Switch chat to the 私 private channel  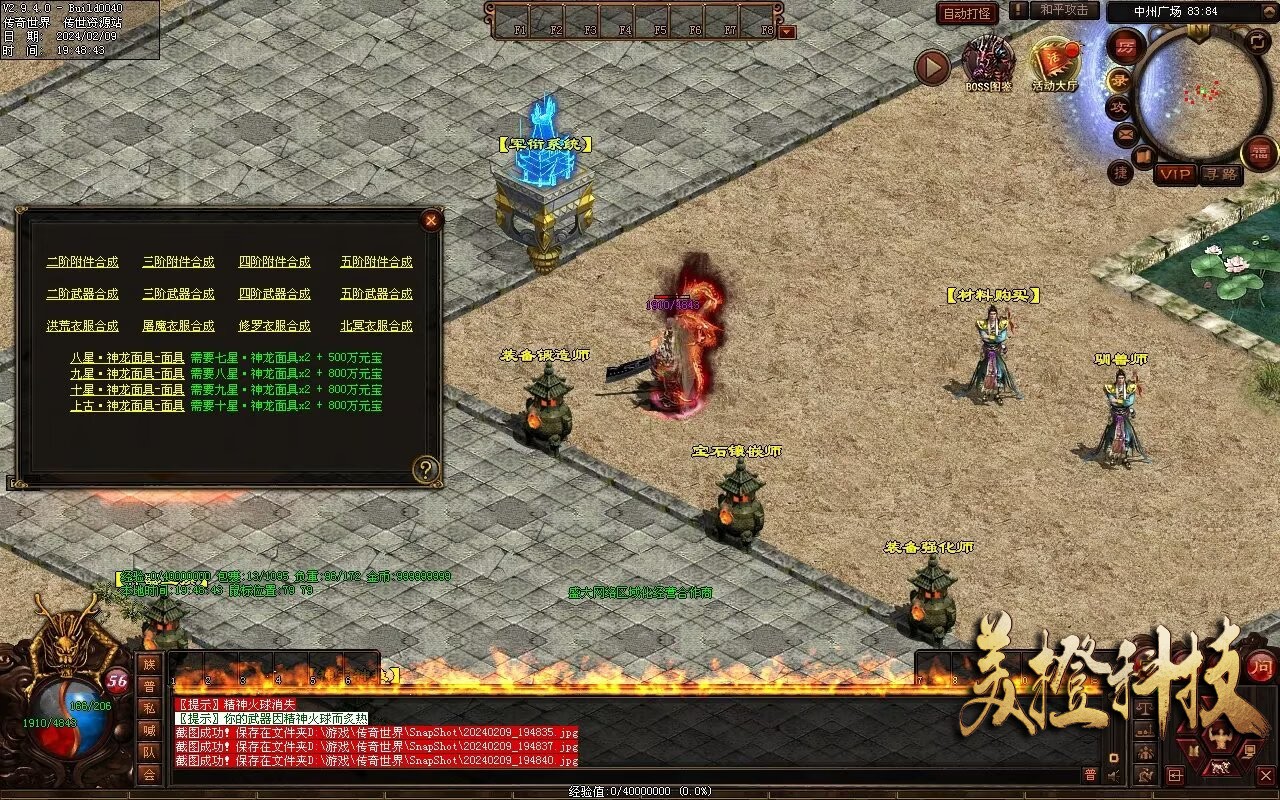pos(149,707)
